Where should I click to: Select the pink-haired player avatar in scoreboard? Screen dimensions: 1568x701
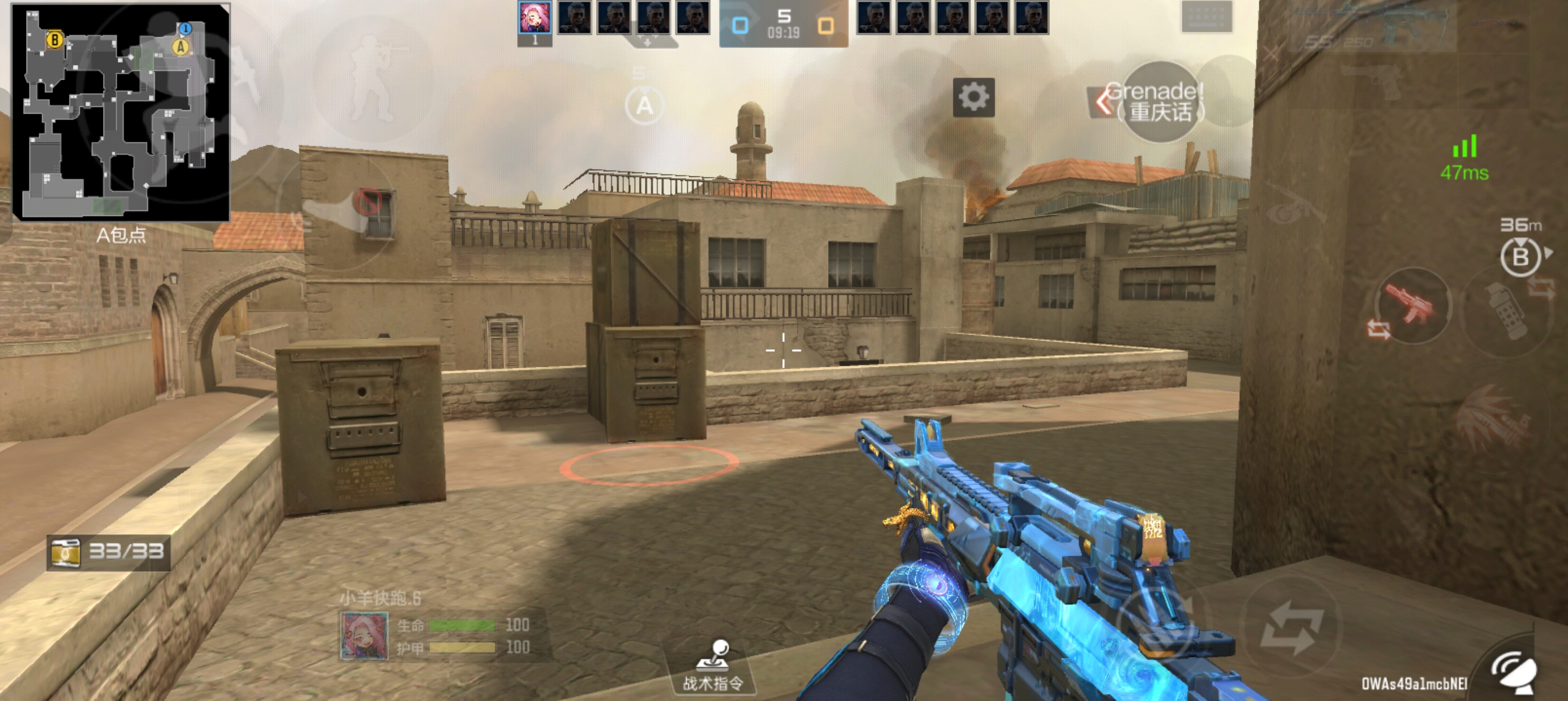click(x=535, y=18)
